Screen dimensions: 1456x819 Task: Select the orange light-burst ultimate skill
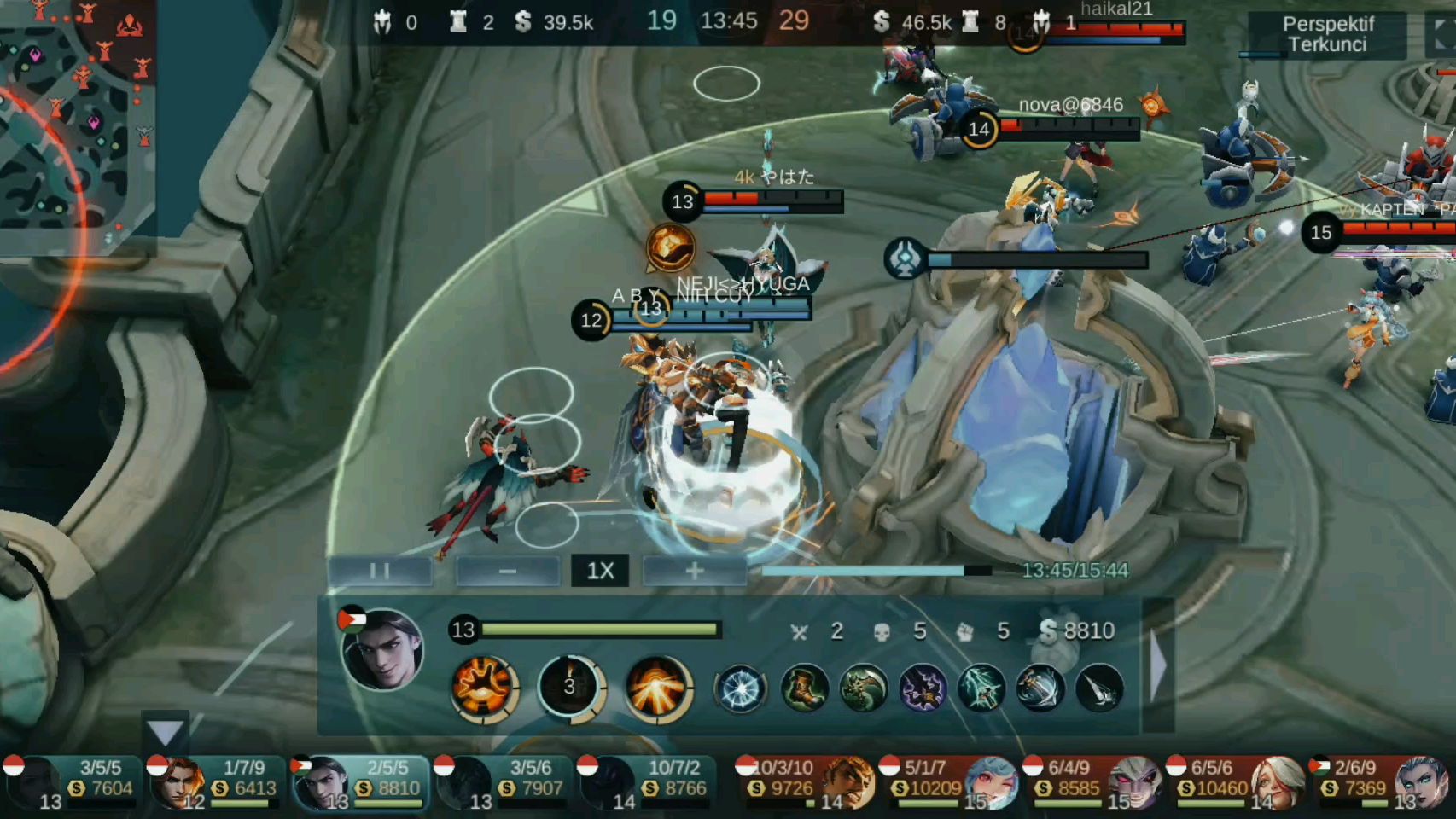[x=657, y=686]
